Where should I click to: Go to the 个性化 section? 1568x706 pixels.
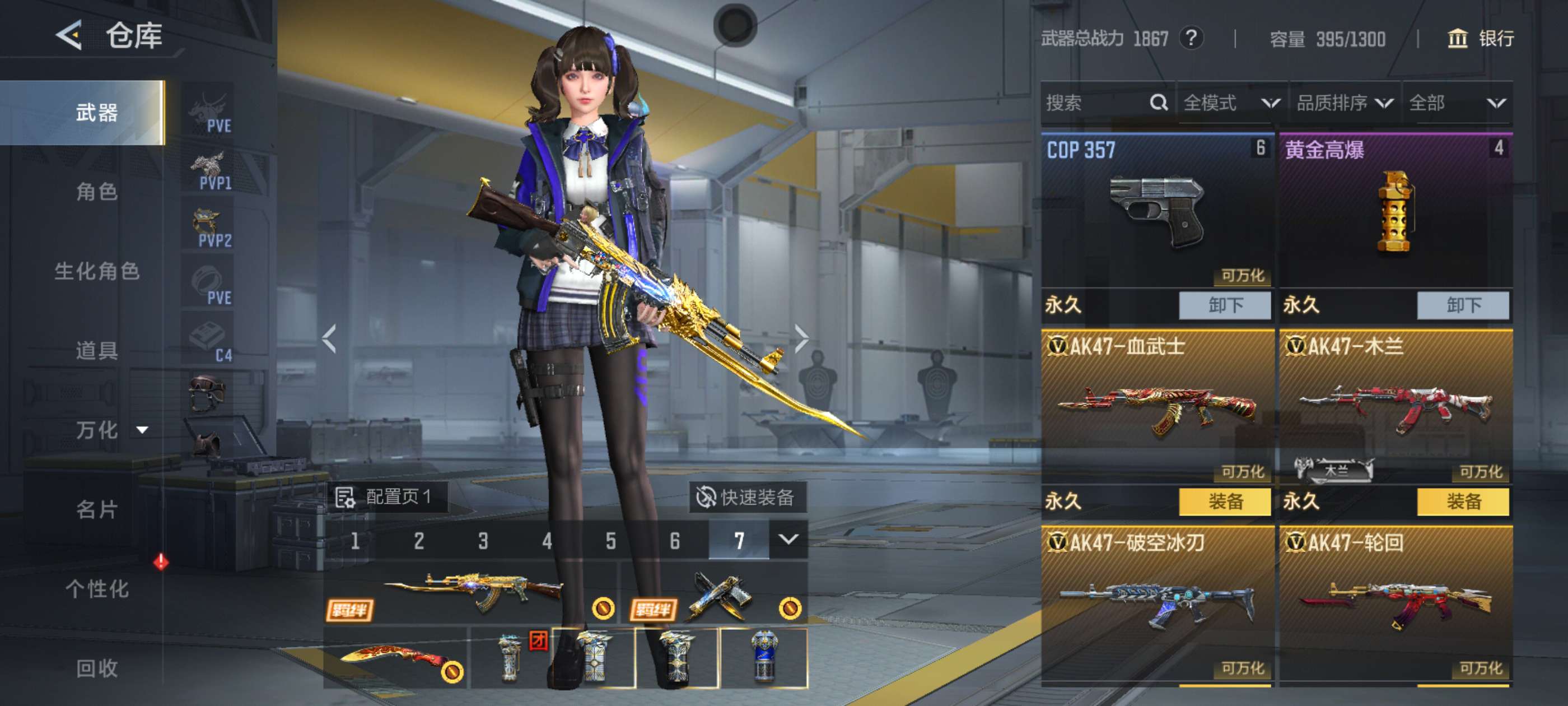97,588
